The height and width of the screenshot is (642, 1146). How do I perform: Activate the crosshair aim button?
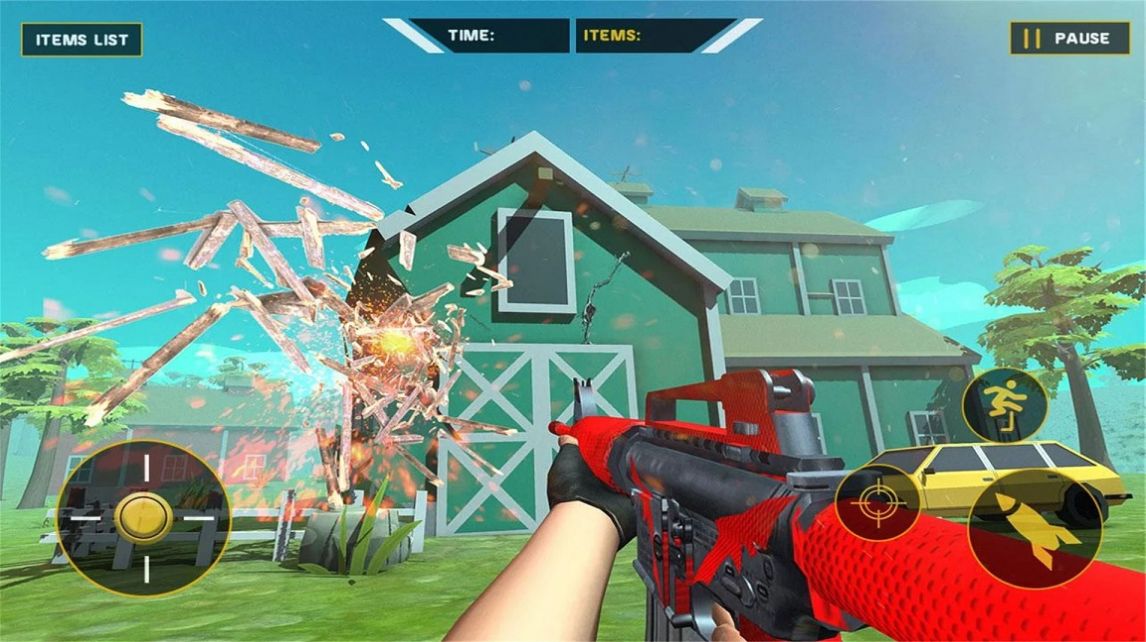[878, 502]
